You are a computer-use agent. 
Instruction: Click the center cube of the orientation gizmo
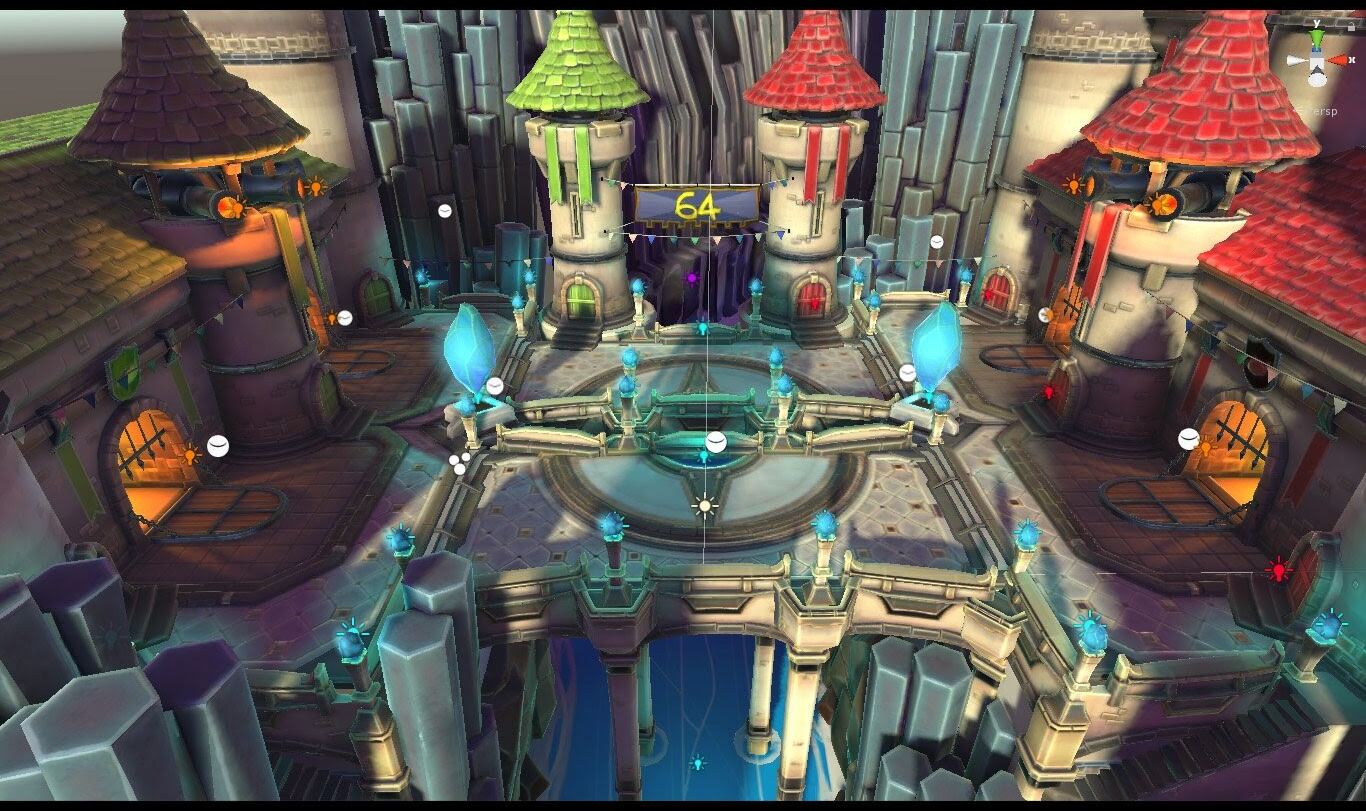(1317, 61)
